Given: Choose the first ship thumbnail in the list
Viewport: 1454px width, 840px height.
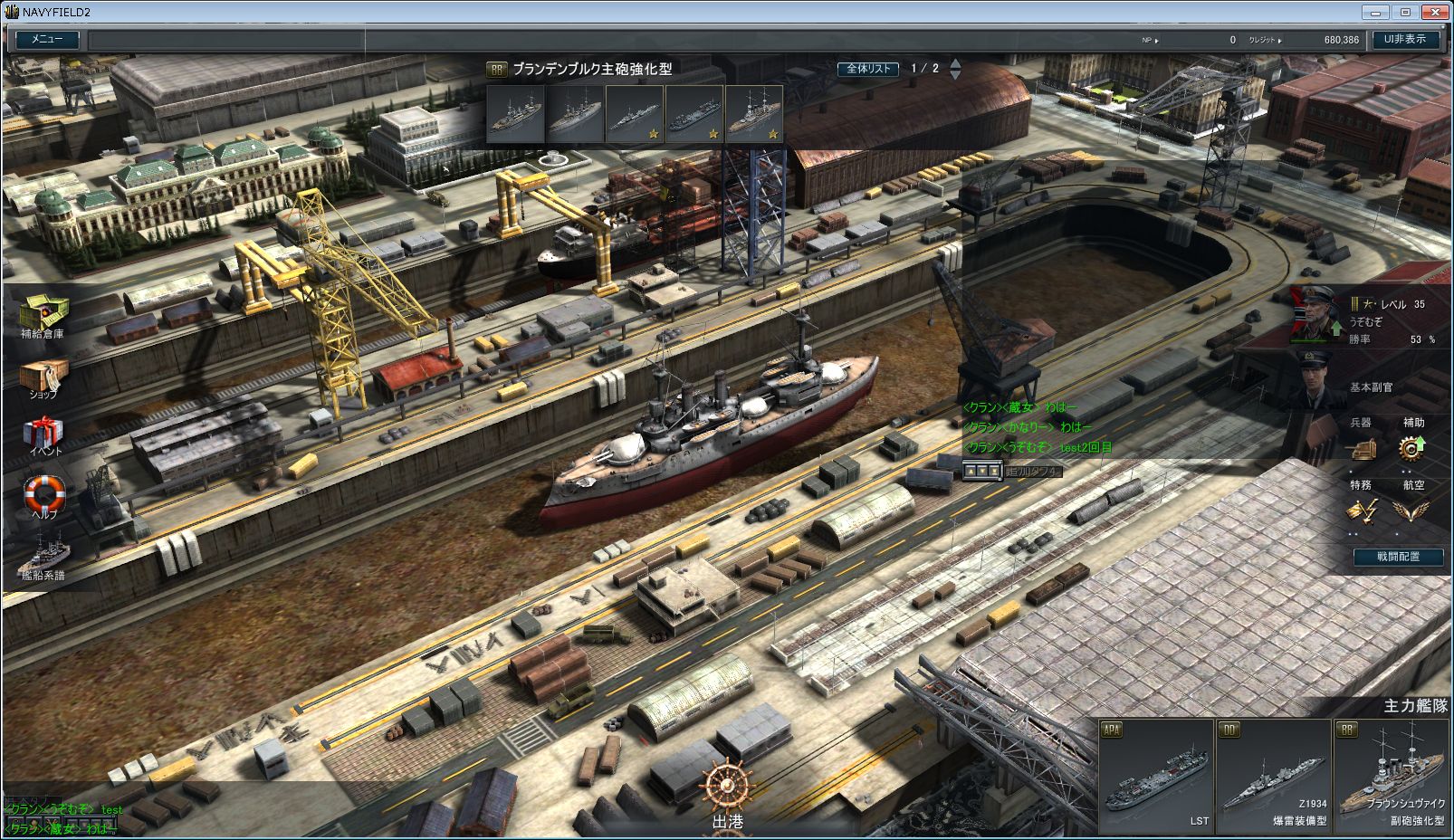Looking at the screenshot, I should [515, 114].
